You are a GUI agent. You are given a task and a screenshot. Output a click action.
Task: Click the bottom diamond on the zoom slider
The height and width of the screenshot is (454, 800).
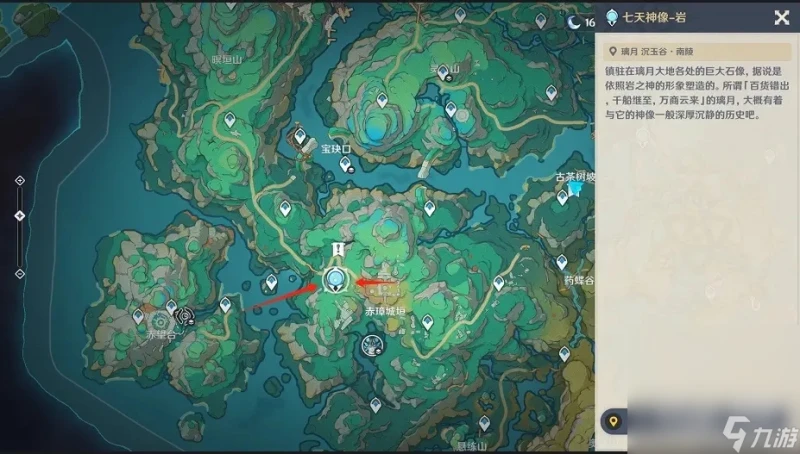tap(20, 272)
